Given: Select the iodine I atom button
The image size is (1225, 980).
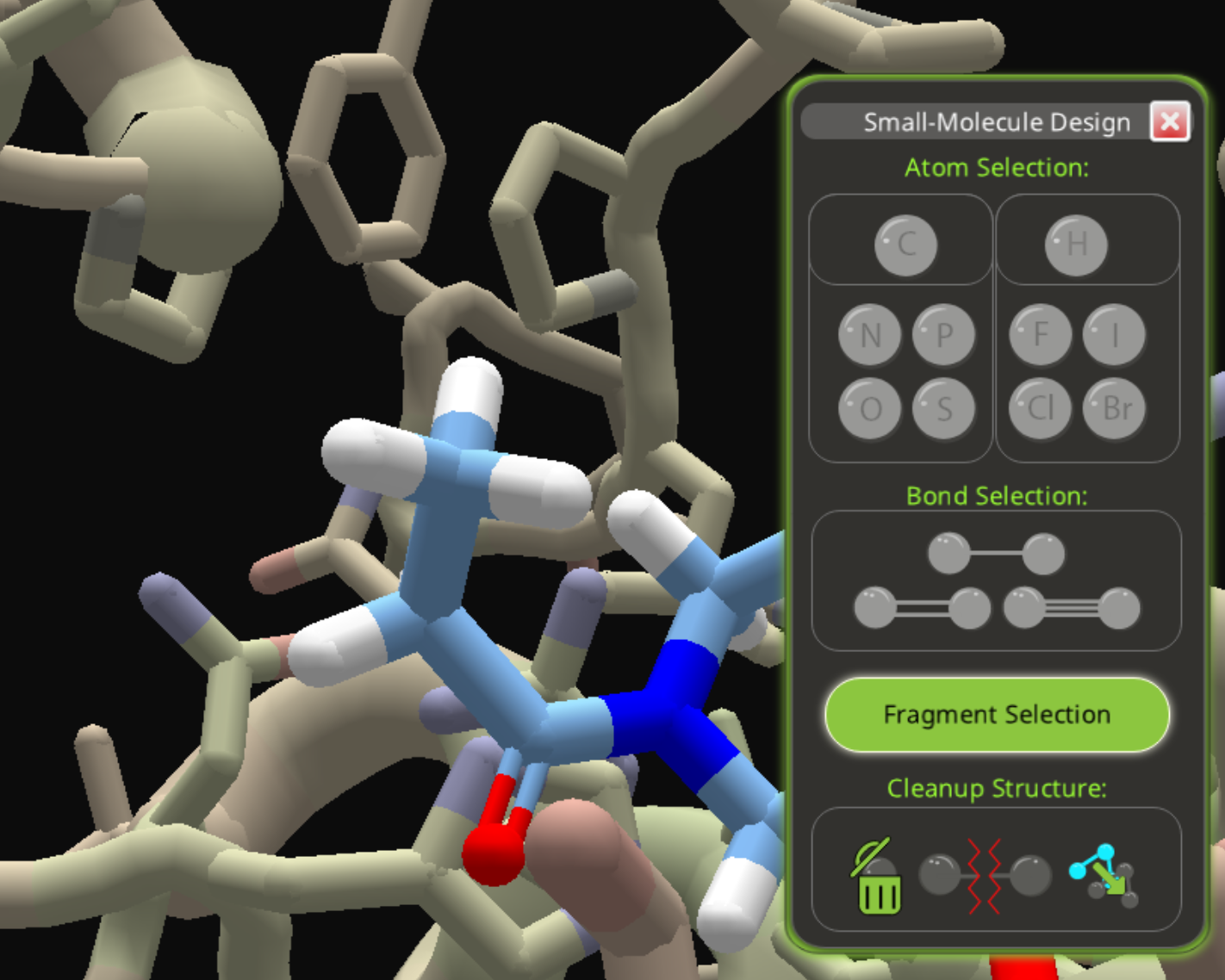Looking at the screenshot, I should (1115, 335).
